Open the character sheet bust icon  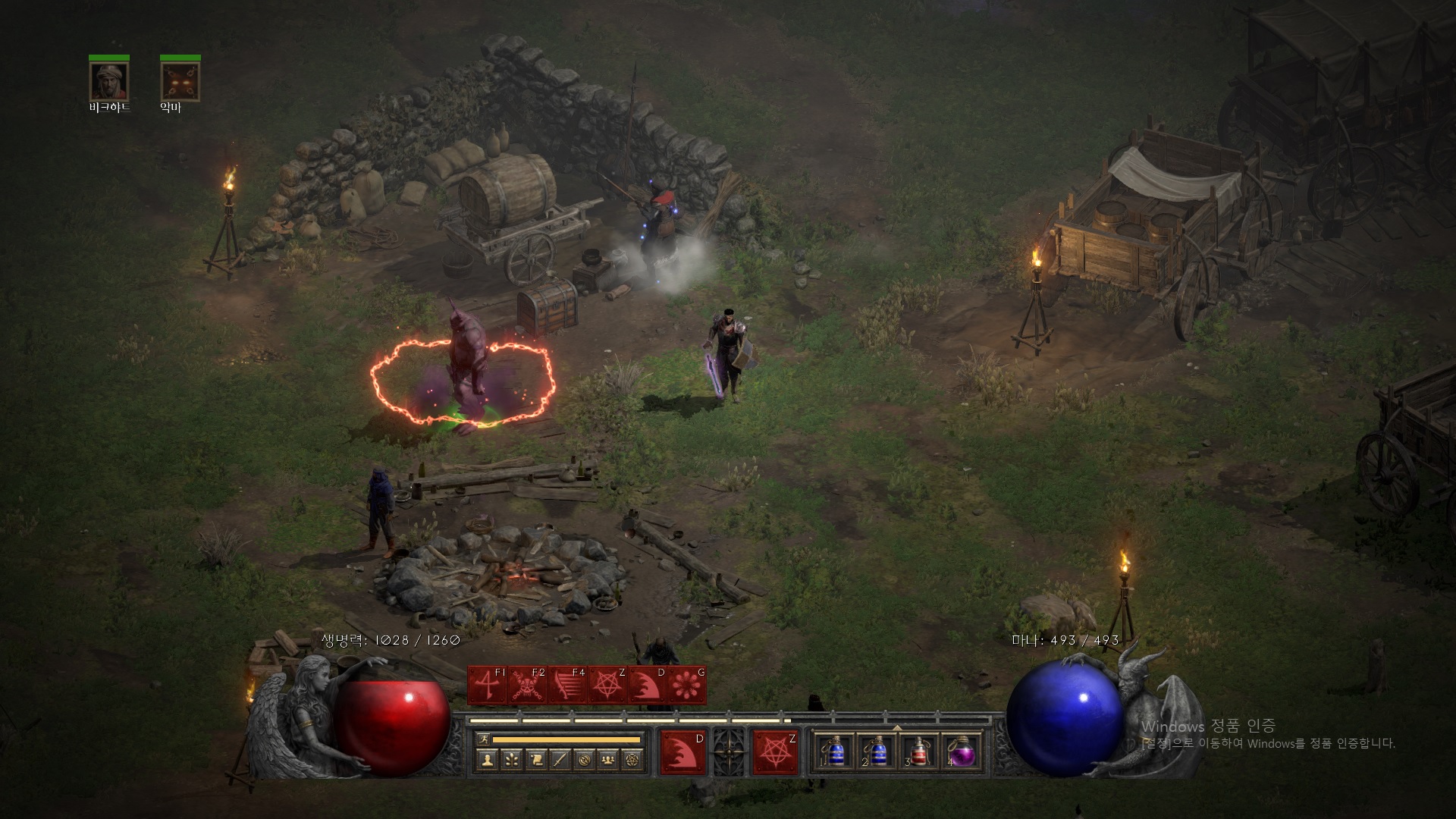coord(488,759)
